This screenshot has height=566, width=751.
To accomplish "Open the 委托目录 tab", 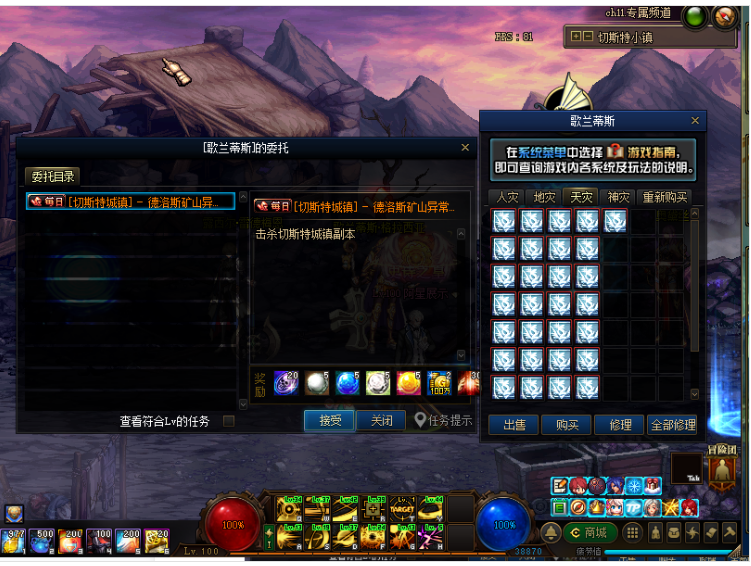I will click(x=52, y=177).
